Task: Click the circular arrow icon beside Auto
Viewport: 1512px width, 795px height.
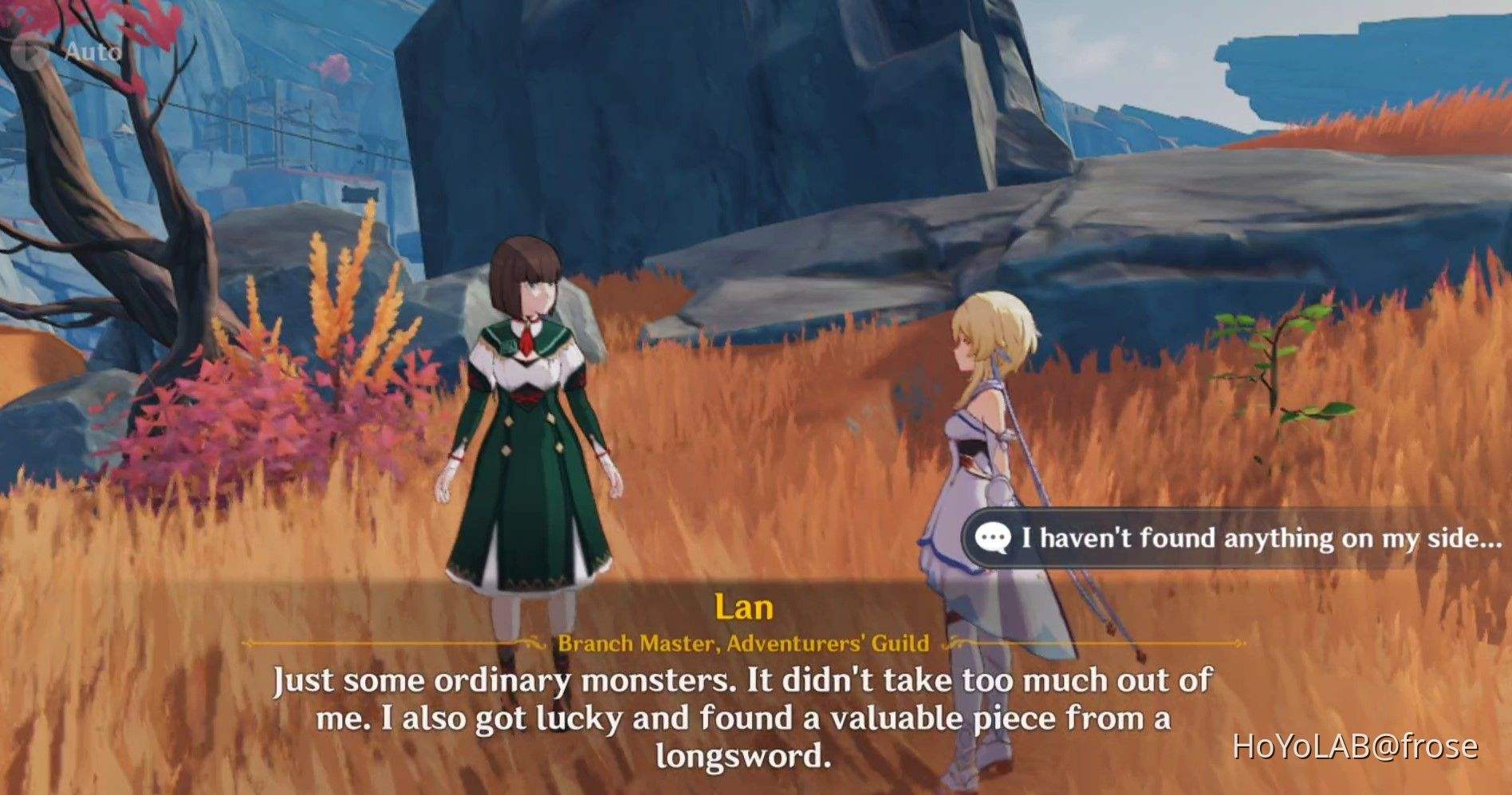Action: [24, 49]
